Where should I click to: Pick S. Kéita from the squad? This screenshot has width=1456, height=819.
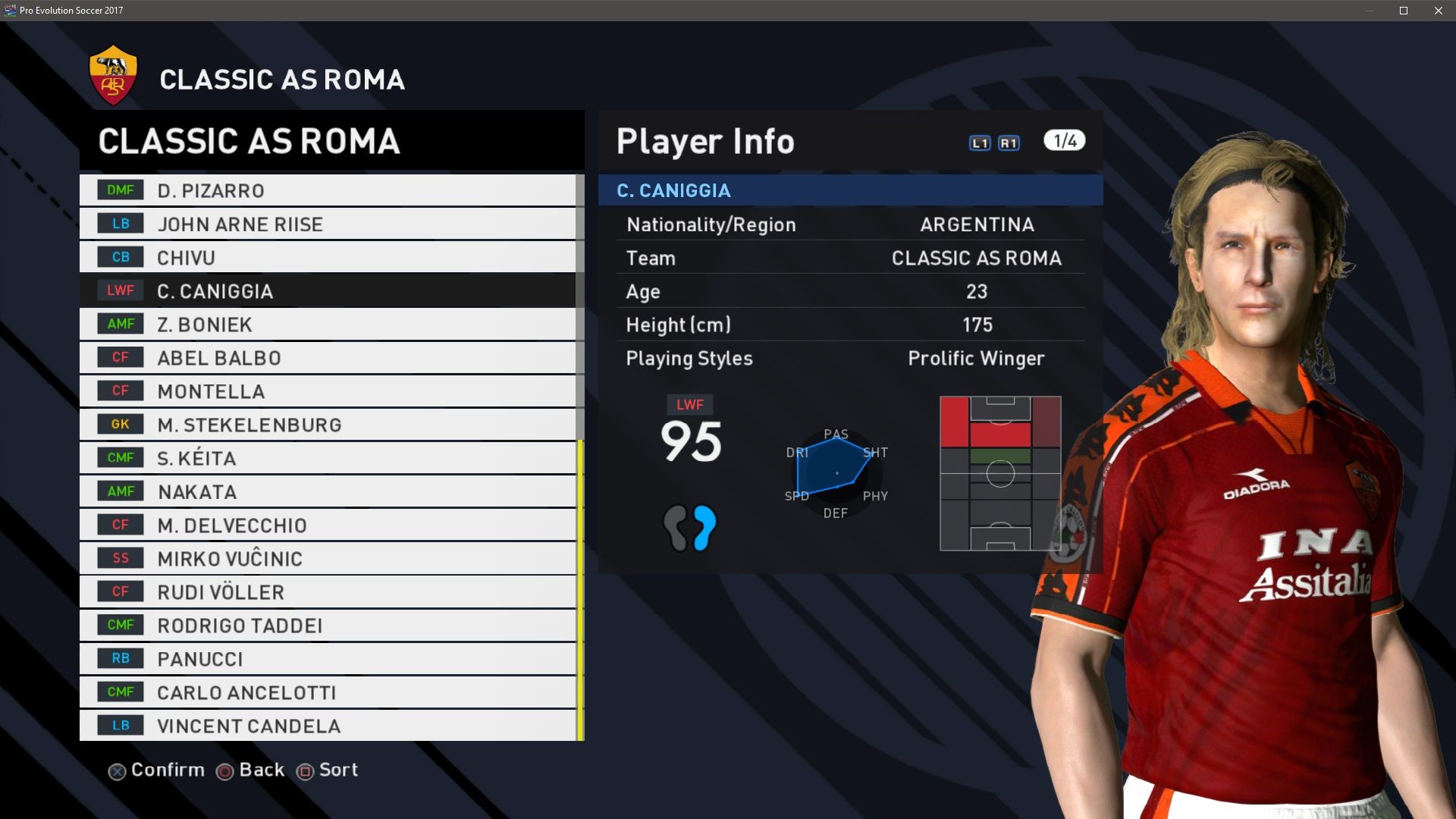pyautogui.click(x=328, y=458)
